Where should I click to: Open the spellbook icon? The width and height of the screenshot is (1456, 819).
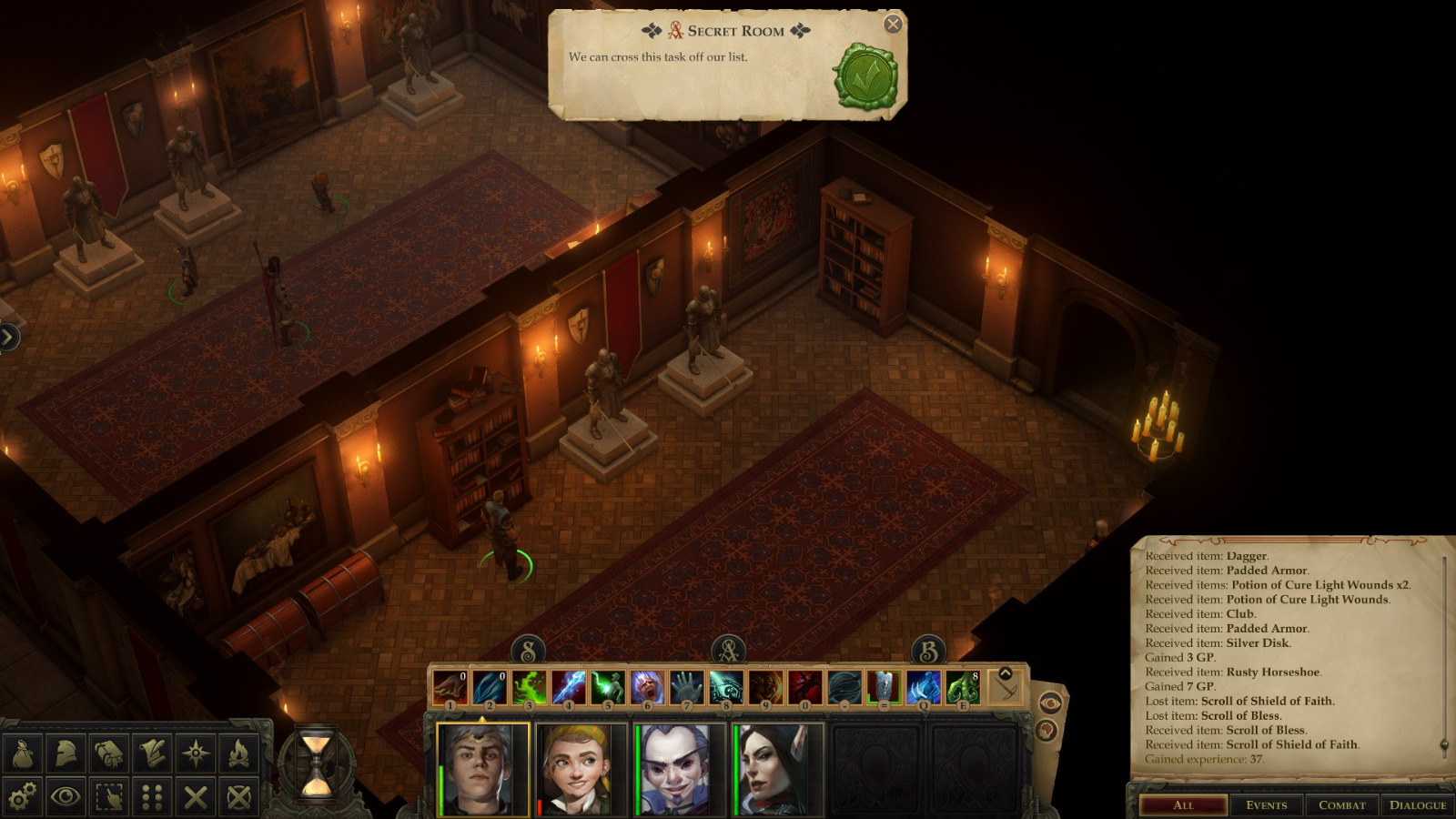point(107,752)
